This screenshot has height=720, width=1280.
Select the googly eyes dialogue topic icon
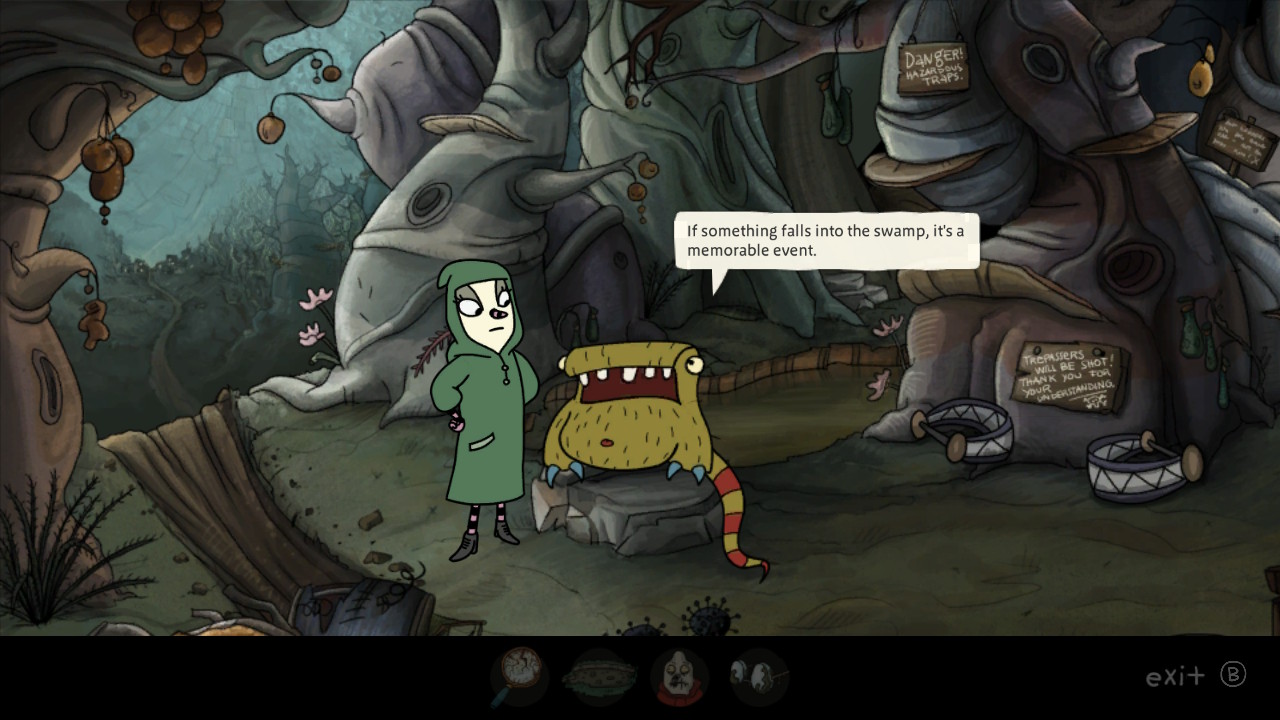(x=758, y=677)
